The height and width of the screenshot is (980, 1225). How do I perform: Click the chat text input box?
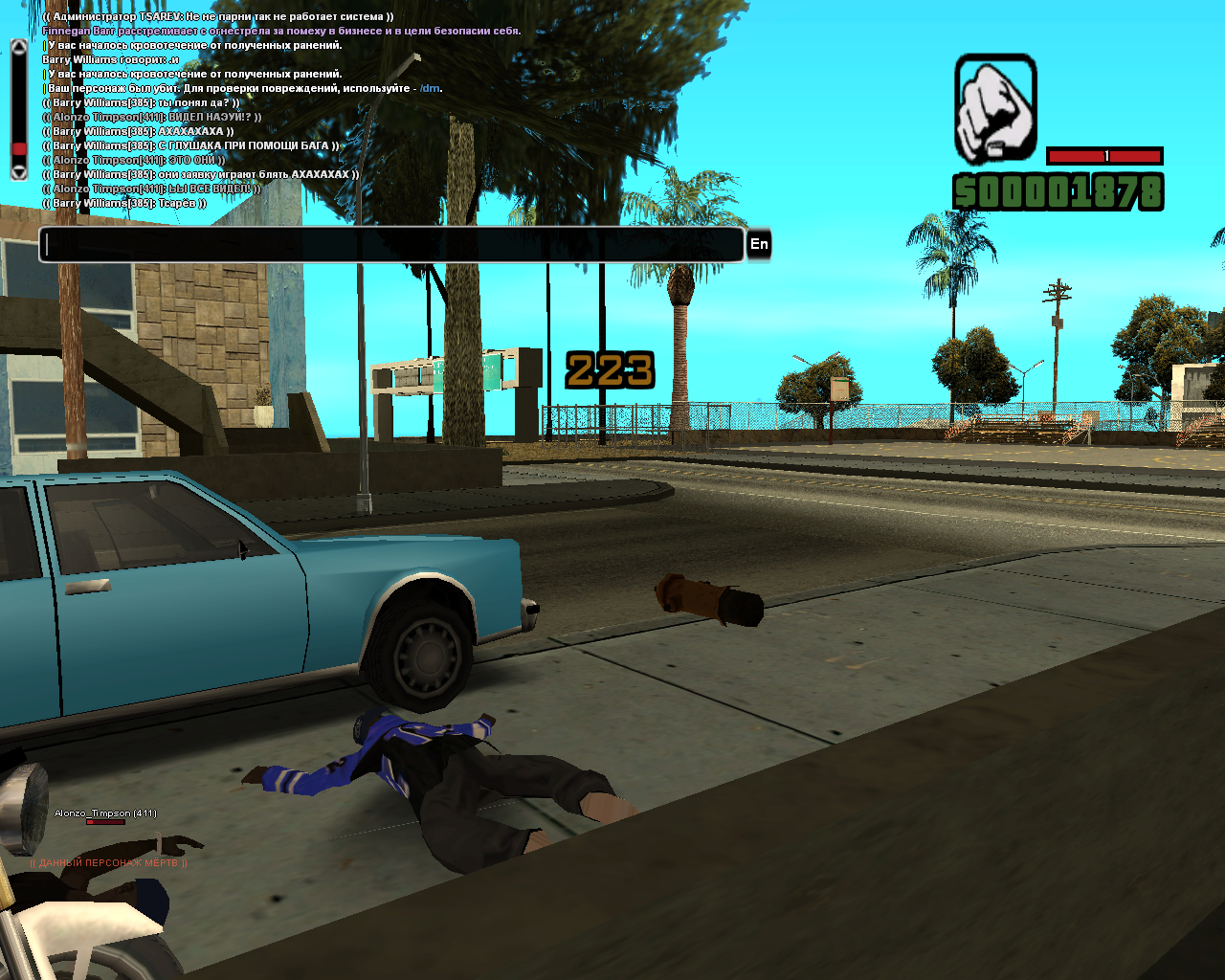[391, 245]
